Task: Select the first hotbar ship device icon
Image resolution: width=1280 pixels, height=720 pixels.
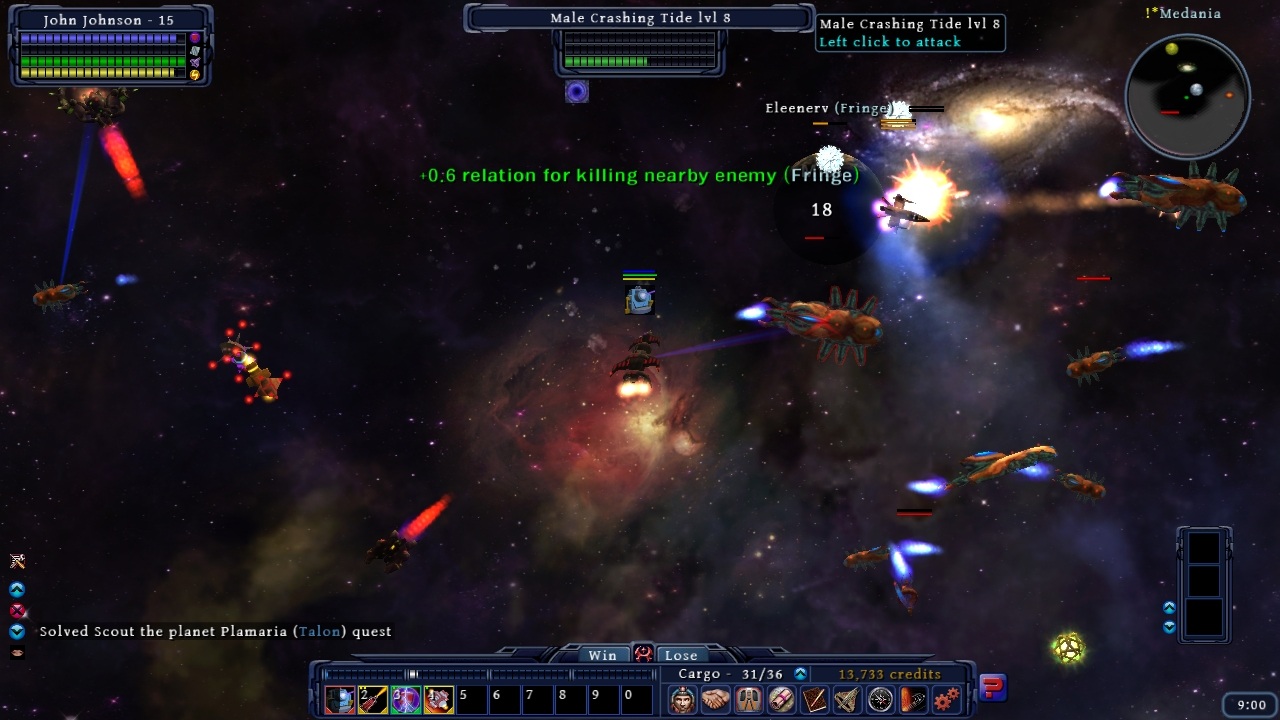Action: pyautogui.click(x=340, y=699)
